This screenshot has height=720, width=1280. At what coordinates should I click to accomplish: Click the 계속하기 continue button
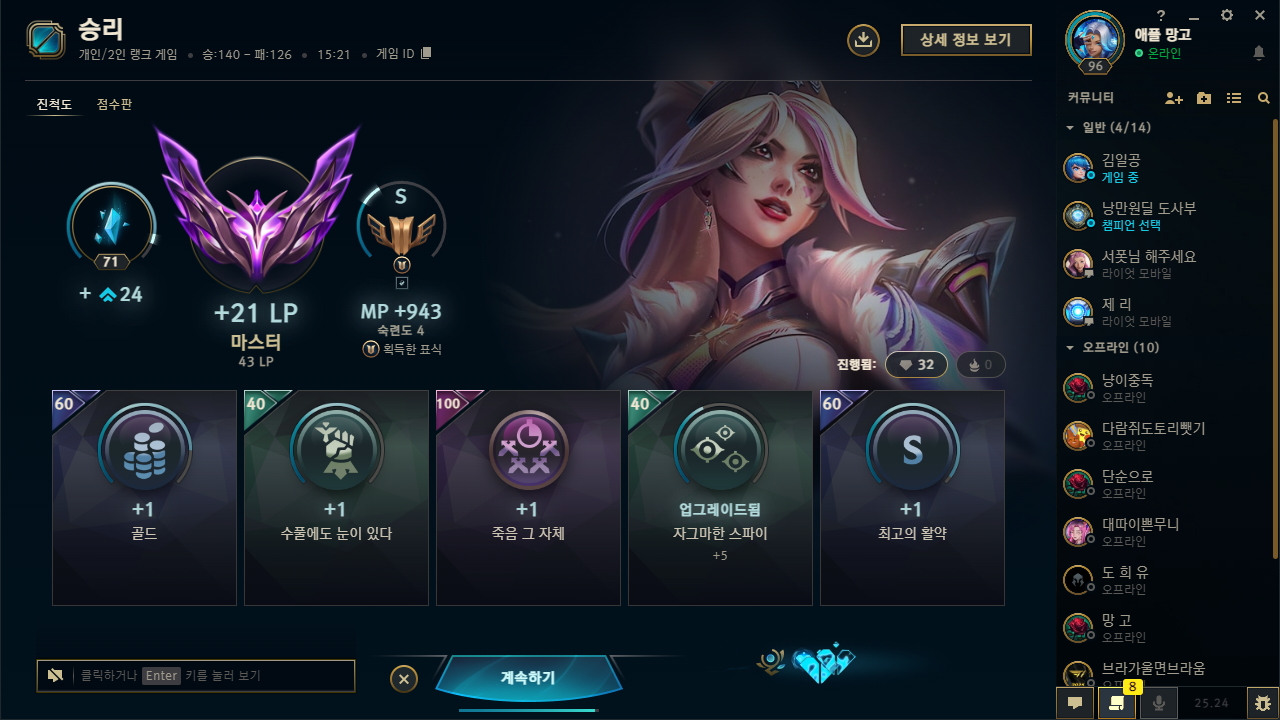coord(528,678)
